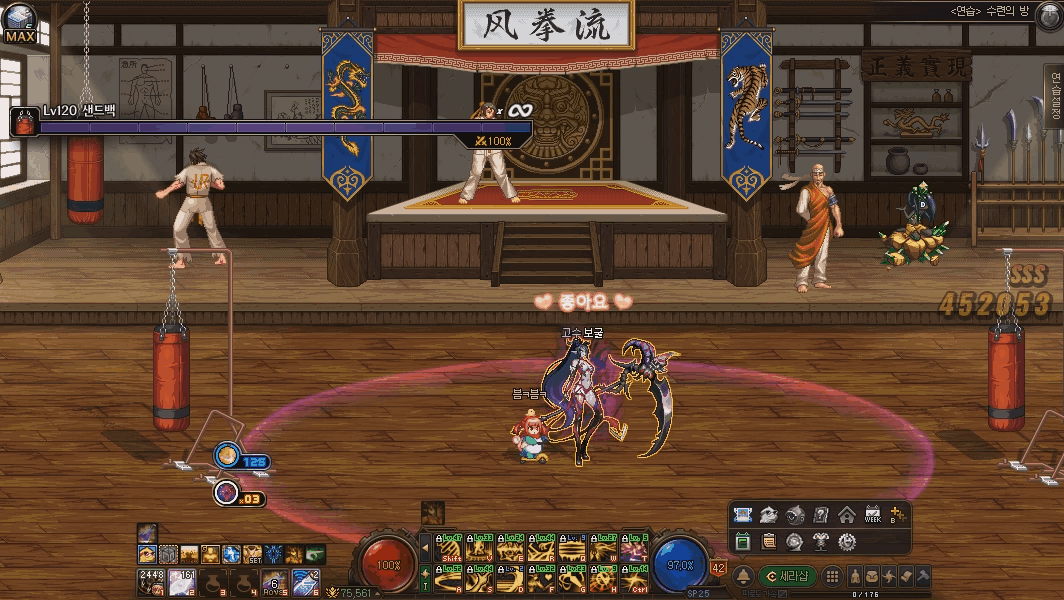This screenshot has height=600, width=1064.
Task: Open the quest scroll button
Action: click(906, 576)
